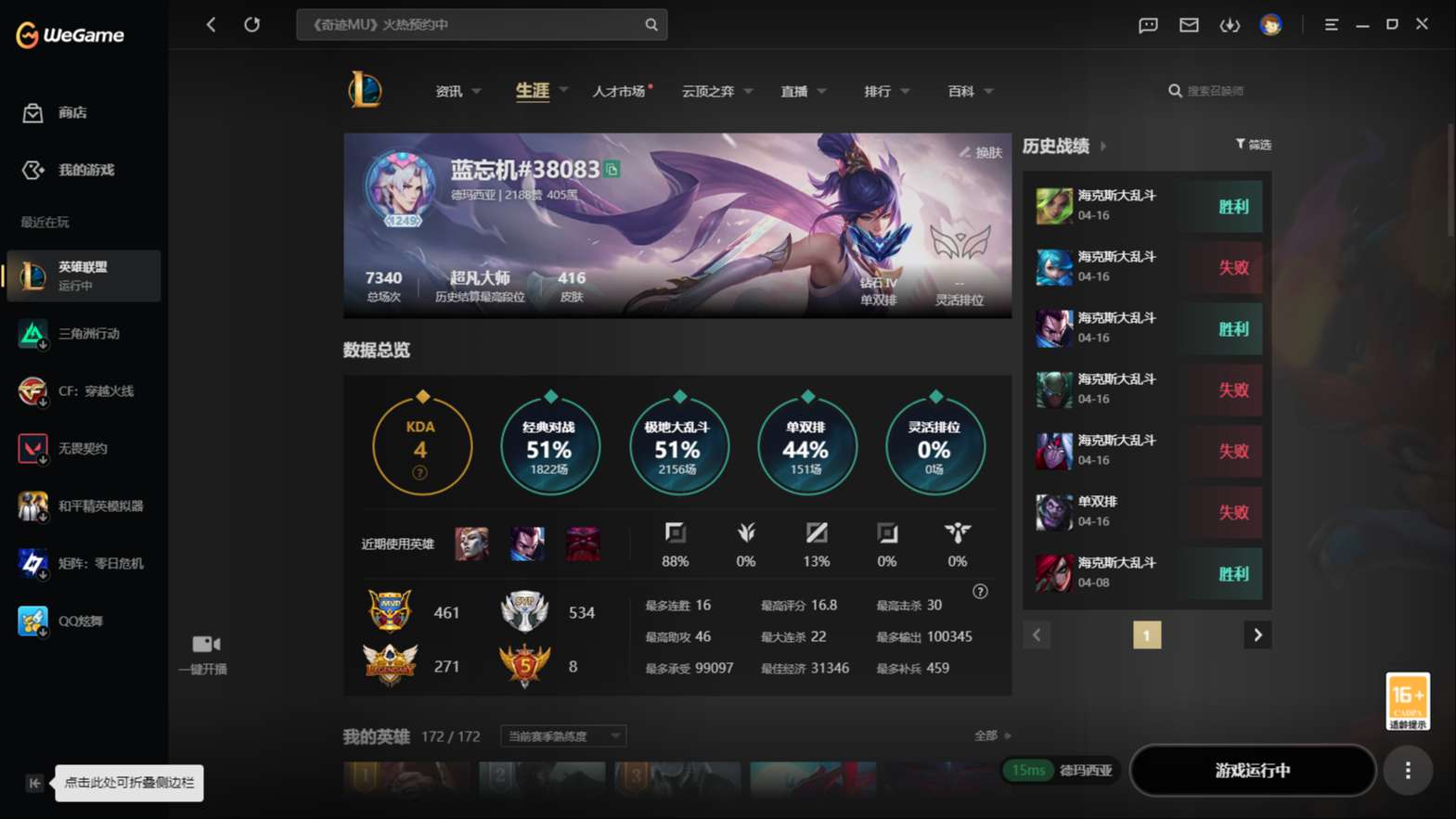Image resolution: width=1456 pixels, height=819 pixels.
Task: Open the download manager icon
Action: pyautogui.click(x=1230, y=25)
